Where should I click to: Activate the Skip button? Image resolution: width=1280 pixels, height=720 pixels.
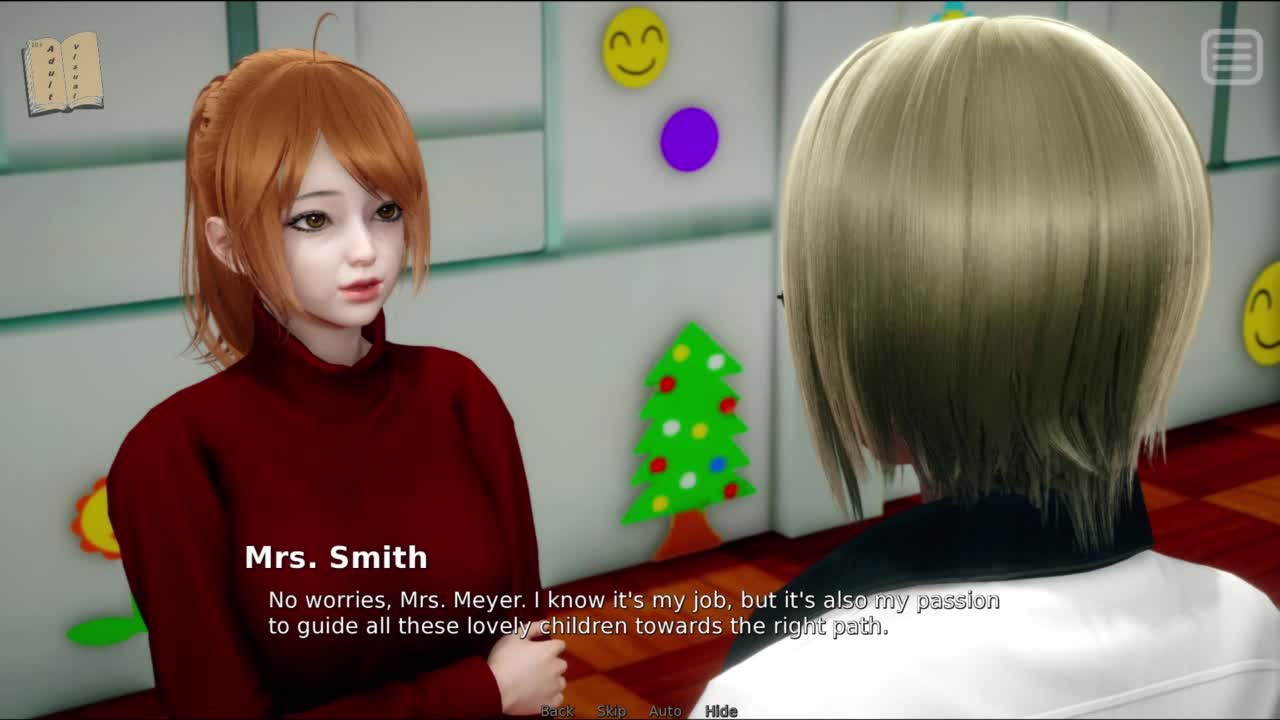pos(611,711)
